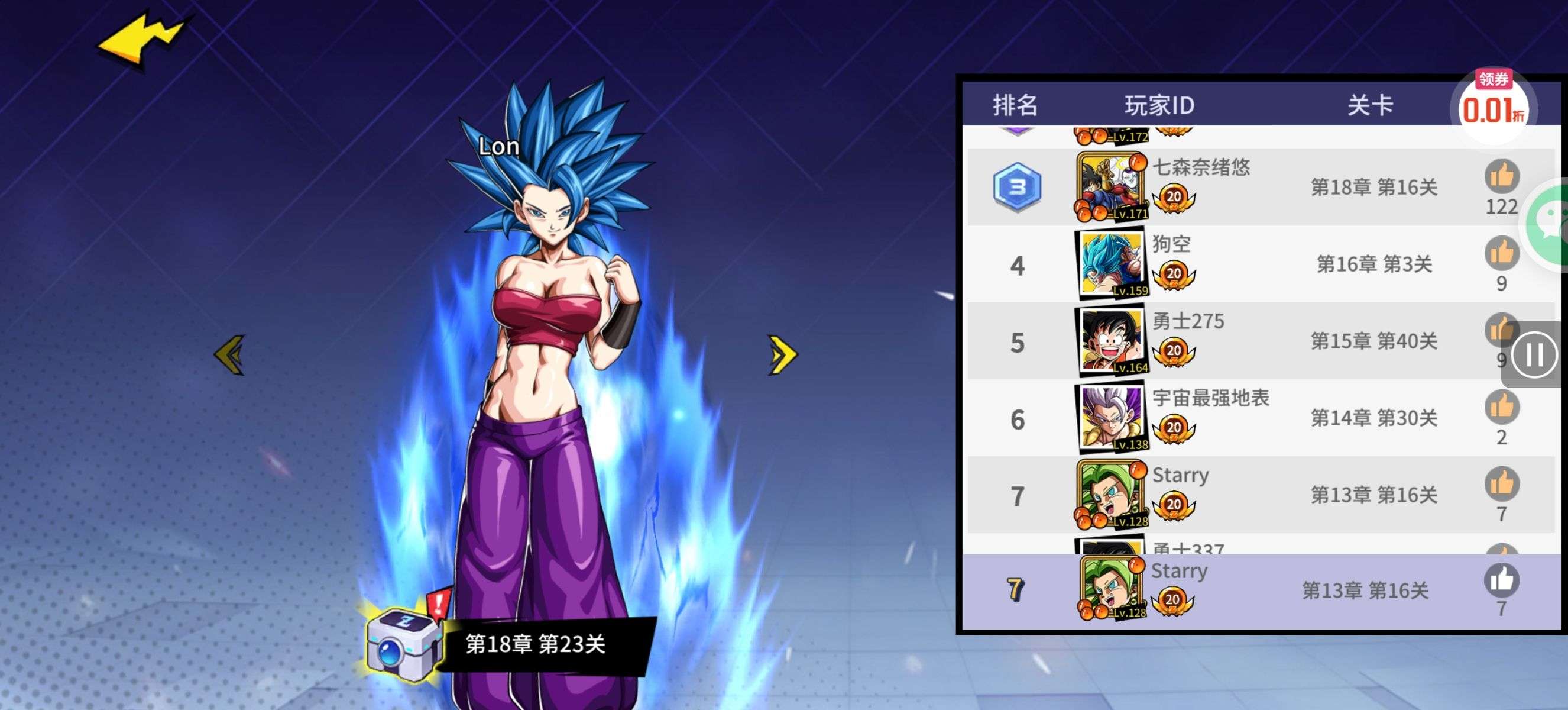Give a thumbs-up to player 狗空

tap(1501, 253)
